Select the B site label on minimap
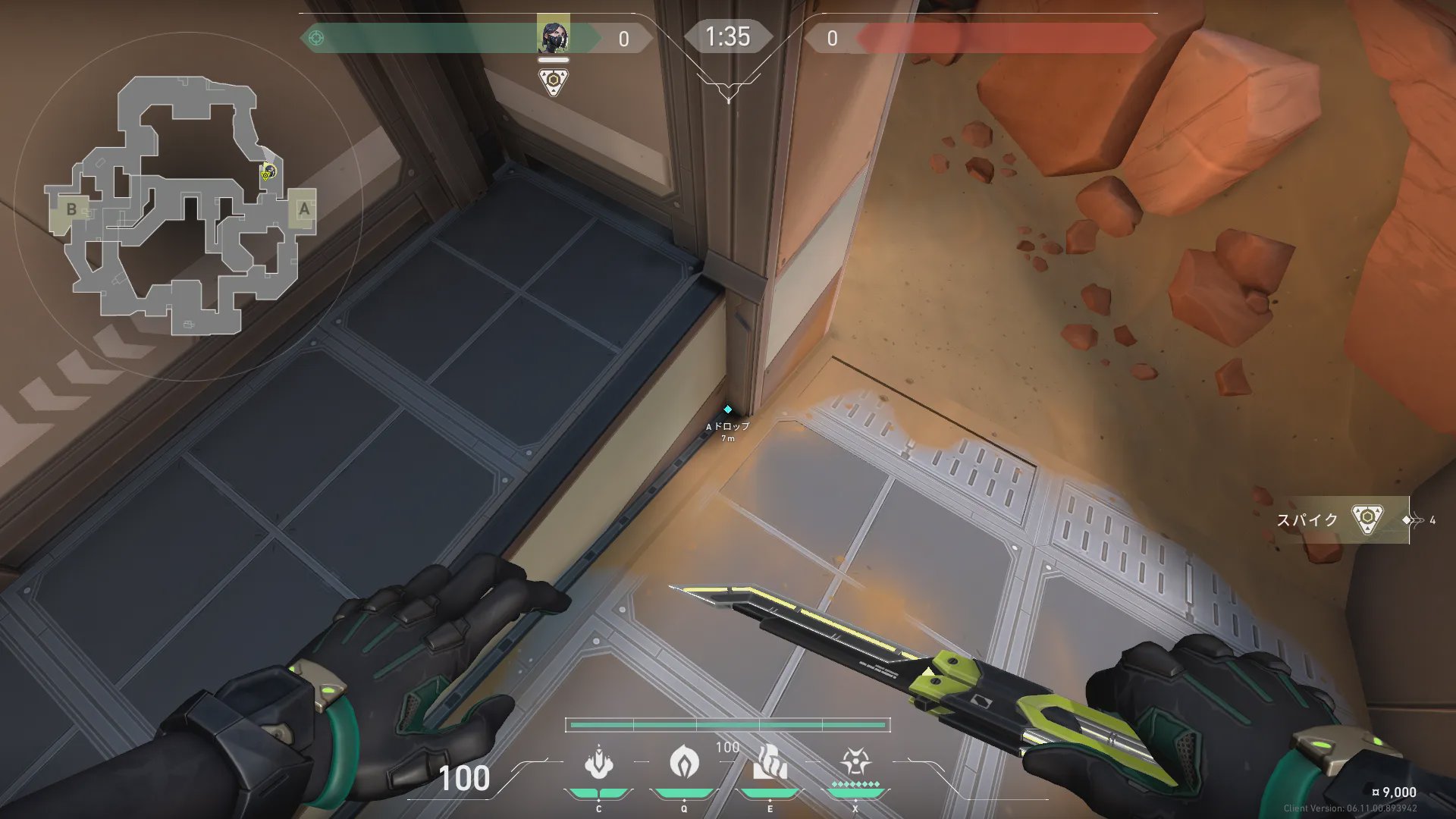 tap(71, 209)
